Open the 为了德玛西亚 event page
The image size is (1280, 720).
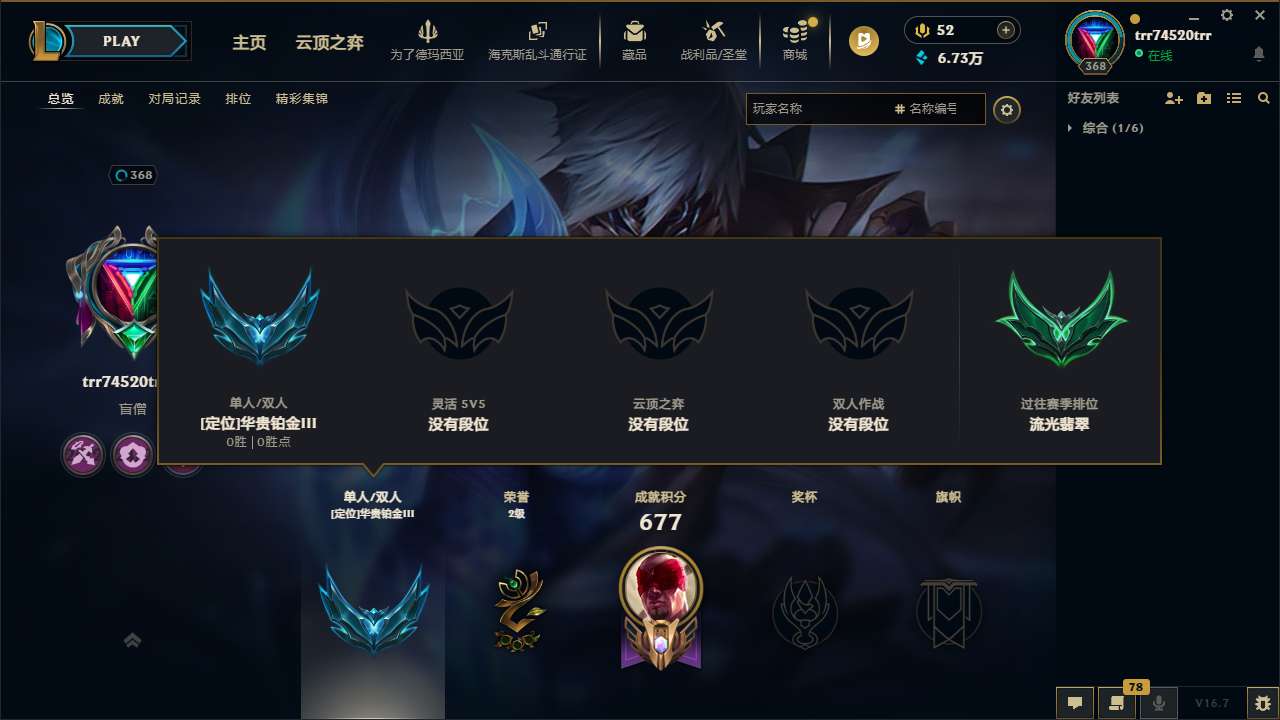coord(428,40)
